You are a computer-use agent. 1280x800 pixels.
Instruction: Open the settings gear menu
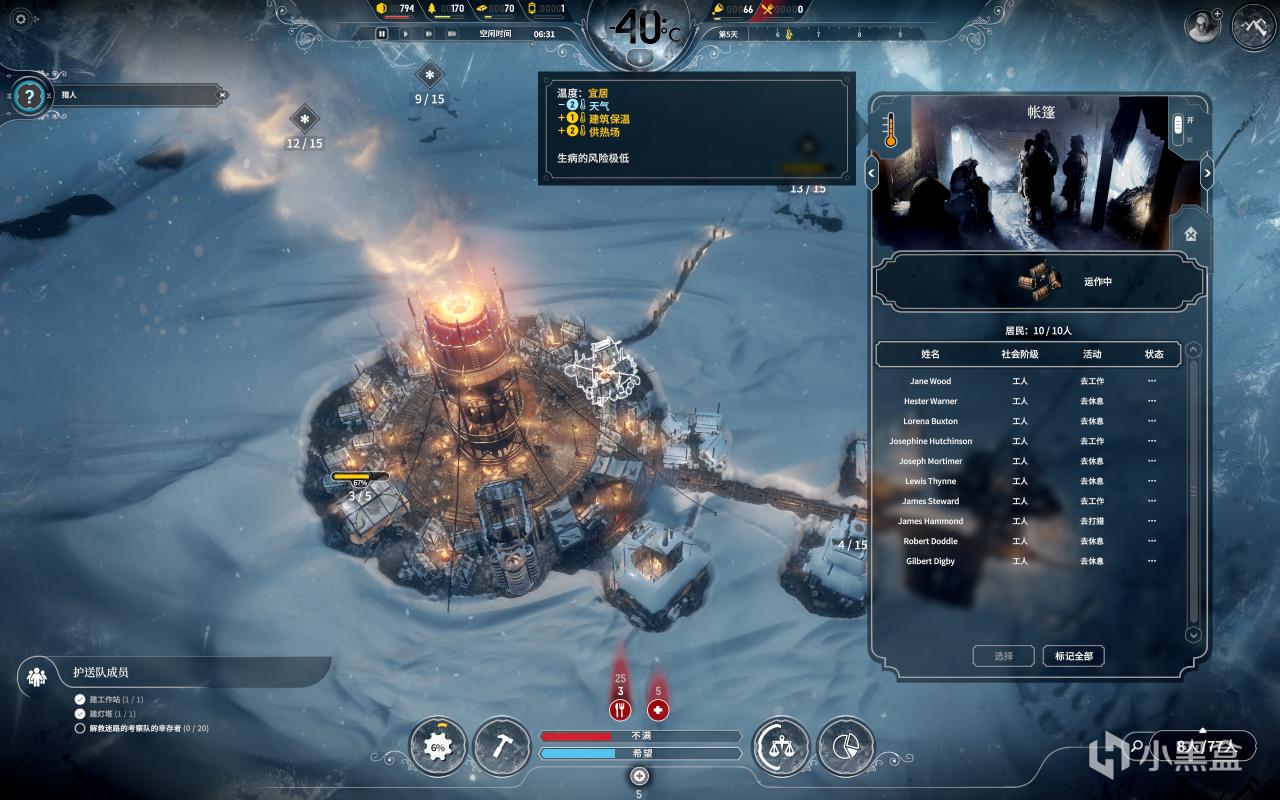pos(21,19)
